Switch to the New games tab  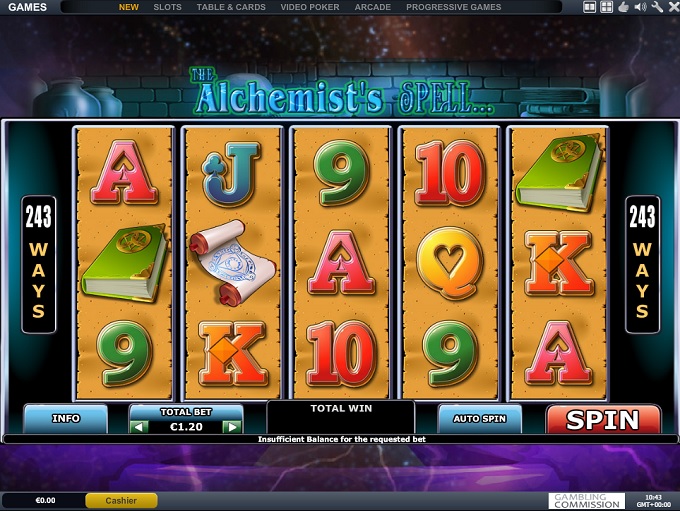pos(129,7)
